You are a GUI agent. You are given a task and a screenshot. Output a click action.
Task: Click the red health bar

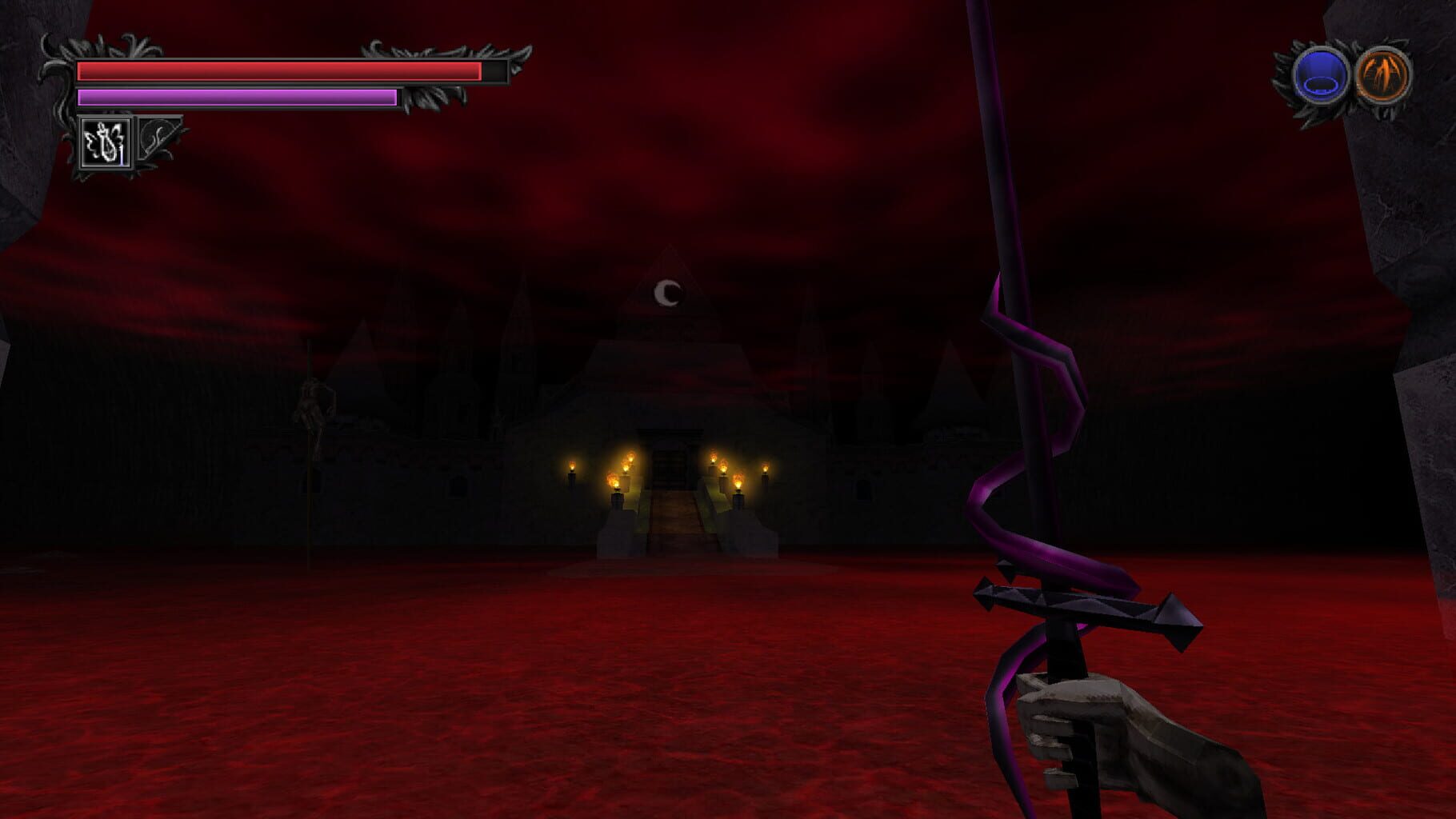(280, 71)
